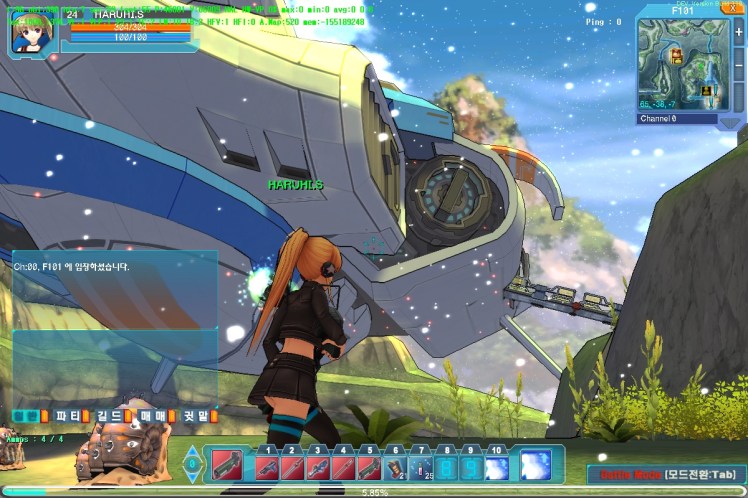The width and height of the screenshot is (748, 498).
Task: Choose the 일반 general chat tab
Action: click(27, 416)
